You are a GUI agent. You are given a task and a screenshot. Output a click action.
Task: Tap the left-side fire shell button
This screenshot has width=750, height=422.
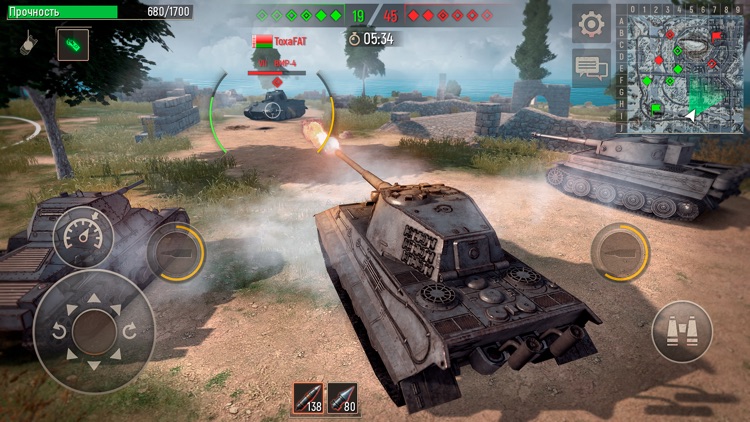(175, 252)
